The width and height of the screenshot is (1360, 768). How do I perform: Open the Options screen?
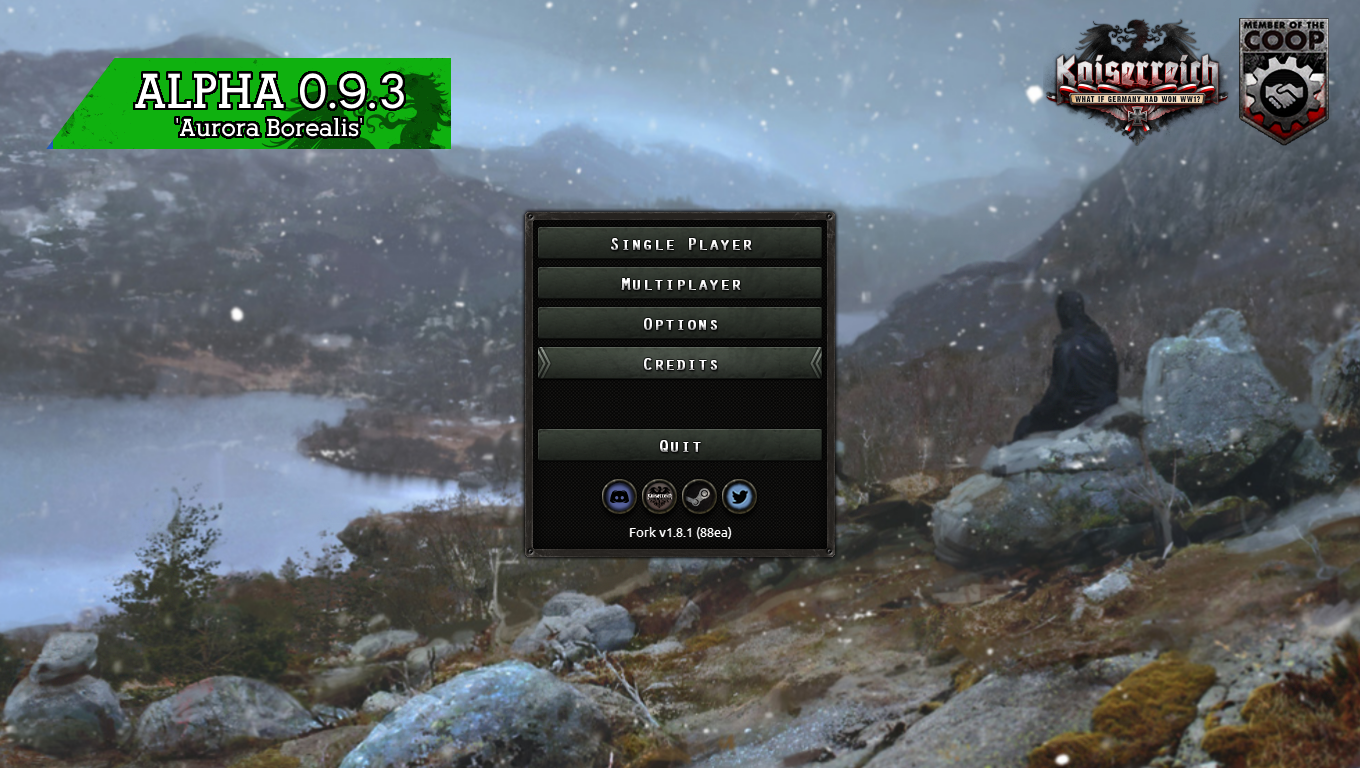pos(679,323)
